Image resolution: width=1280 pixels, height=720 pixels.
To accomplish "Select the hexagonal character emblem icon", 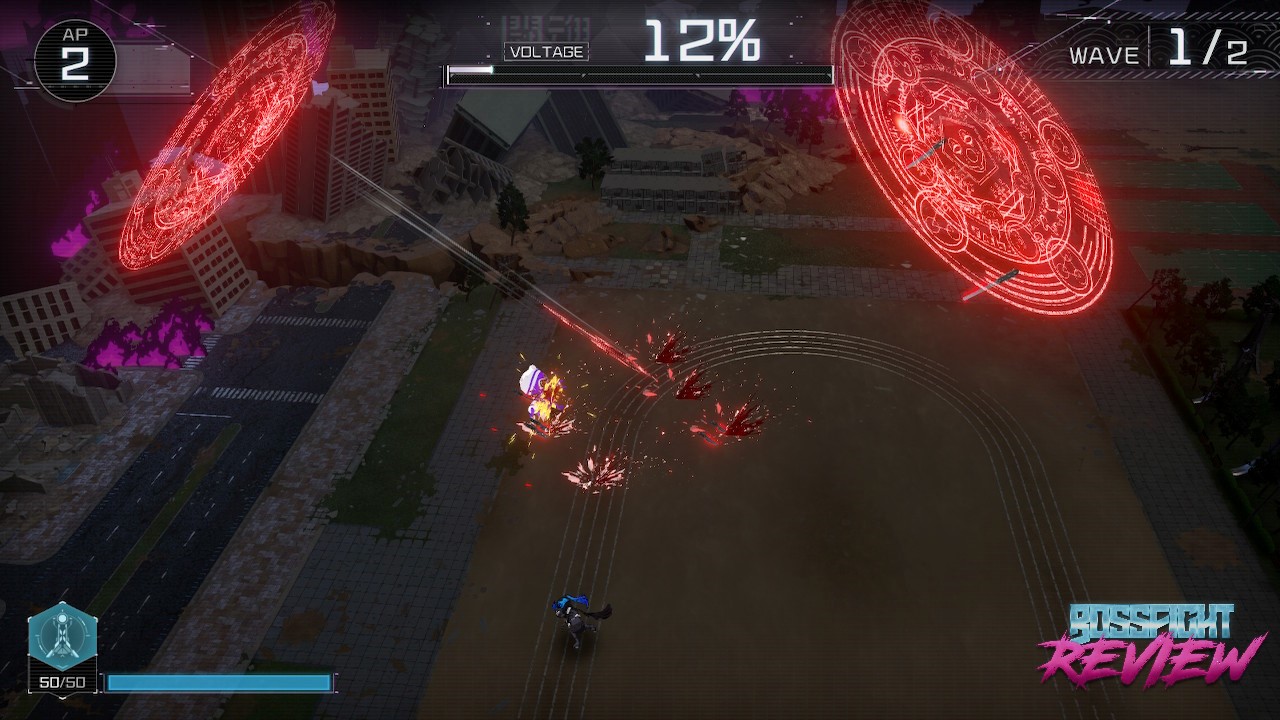I will point(62,636).
